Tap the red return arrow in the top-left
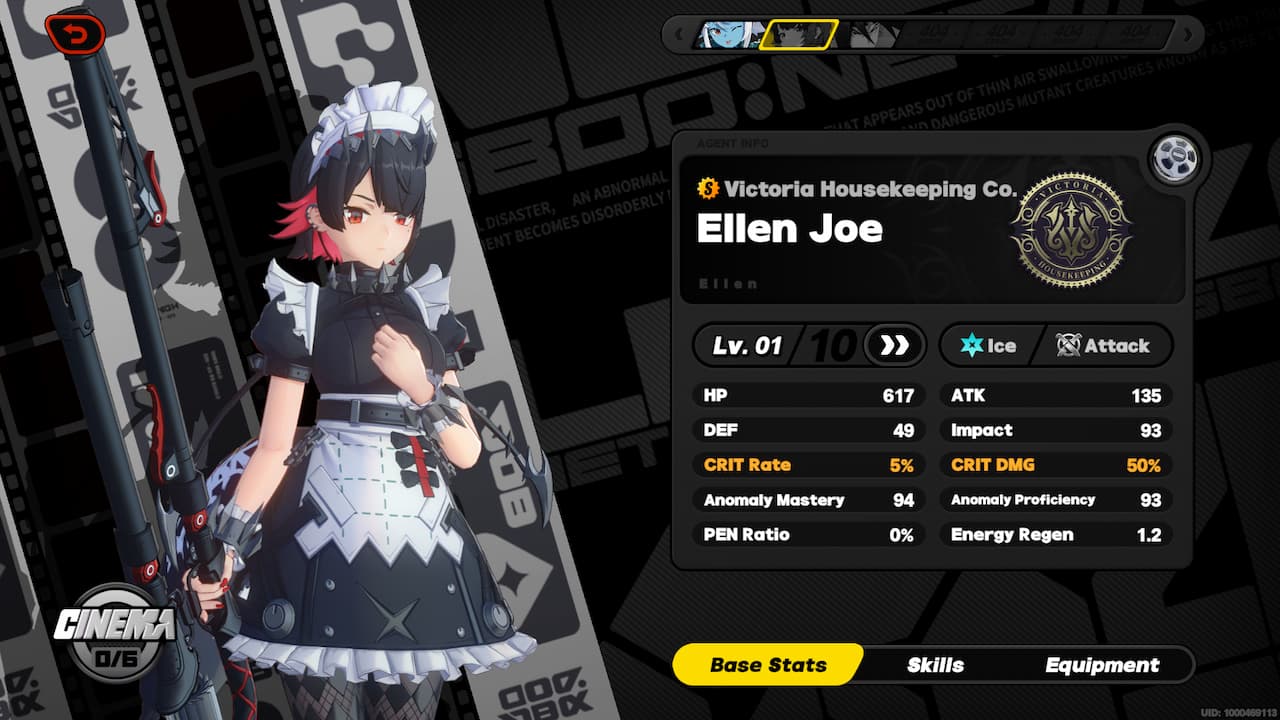 coord(75,32)
